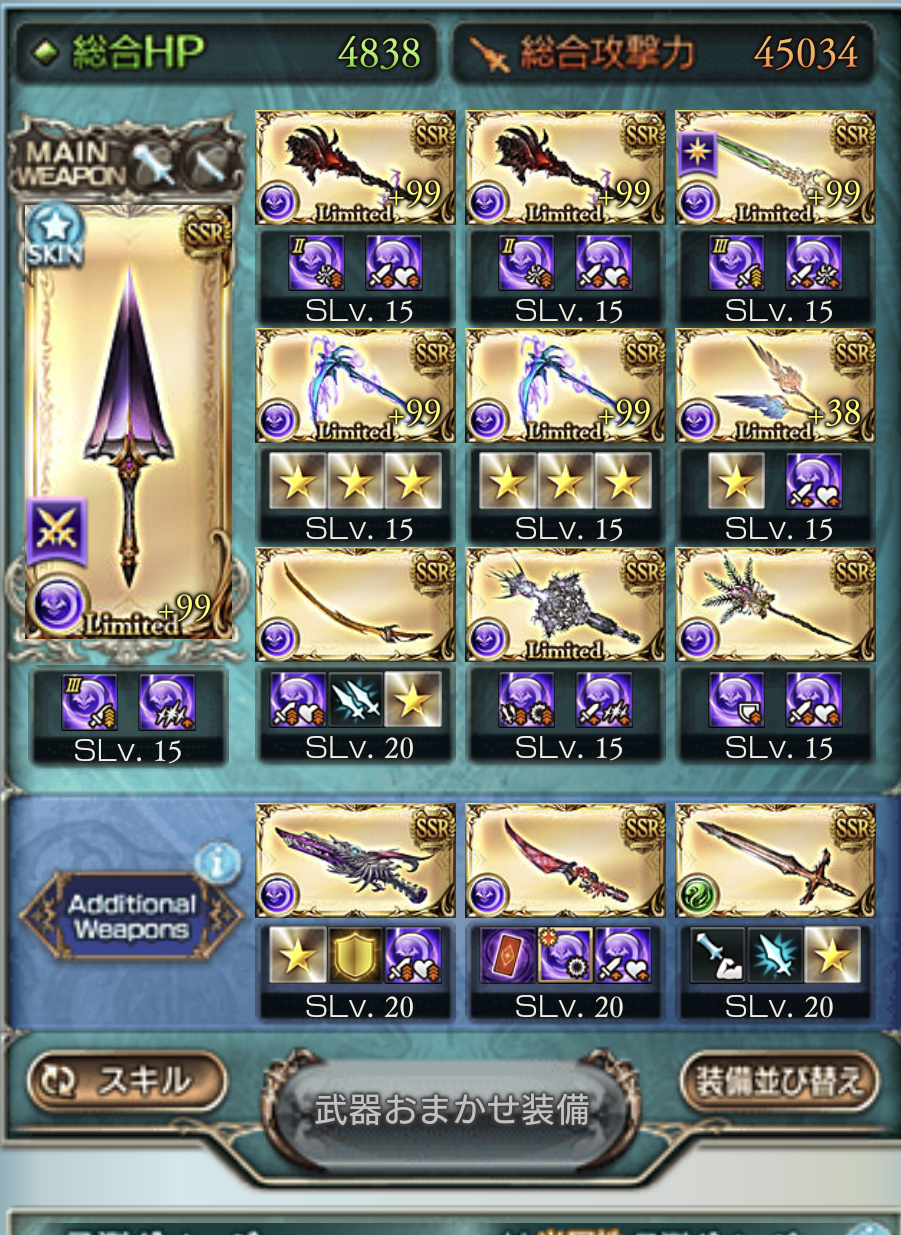This screenshot has height=1235, width=901.
Task: Select the feathered weapon marked +38
Action: [775, 386]
